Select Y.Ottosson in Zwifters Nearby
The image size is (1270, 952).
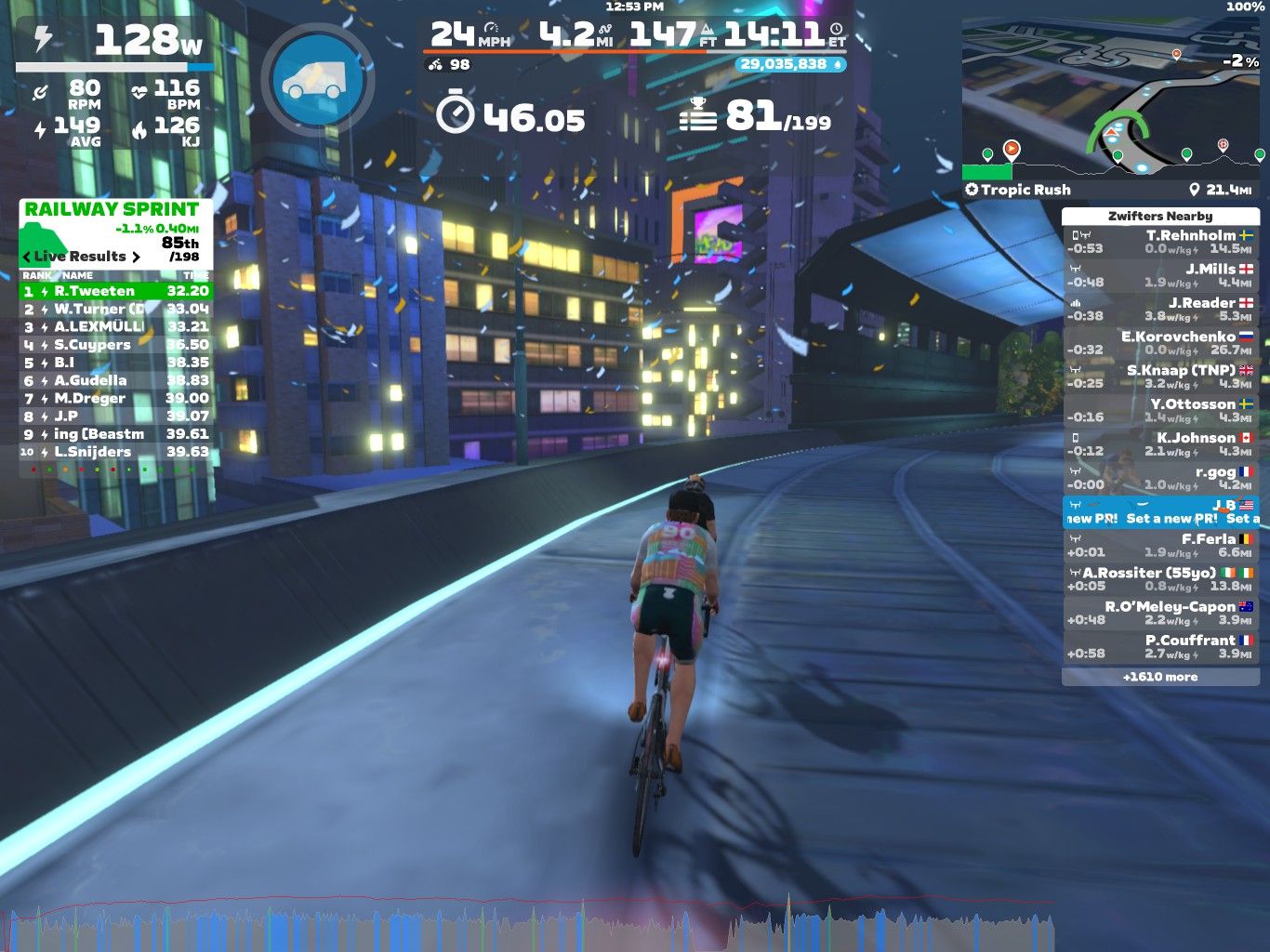pos(1160,410)
